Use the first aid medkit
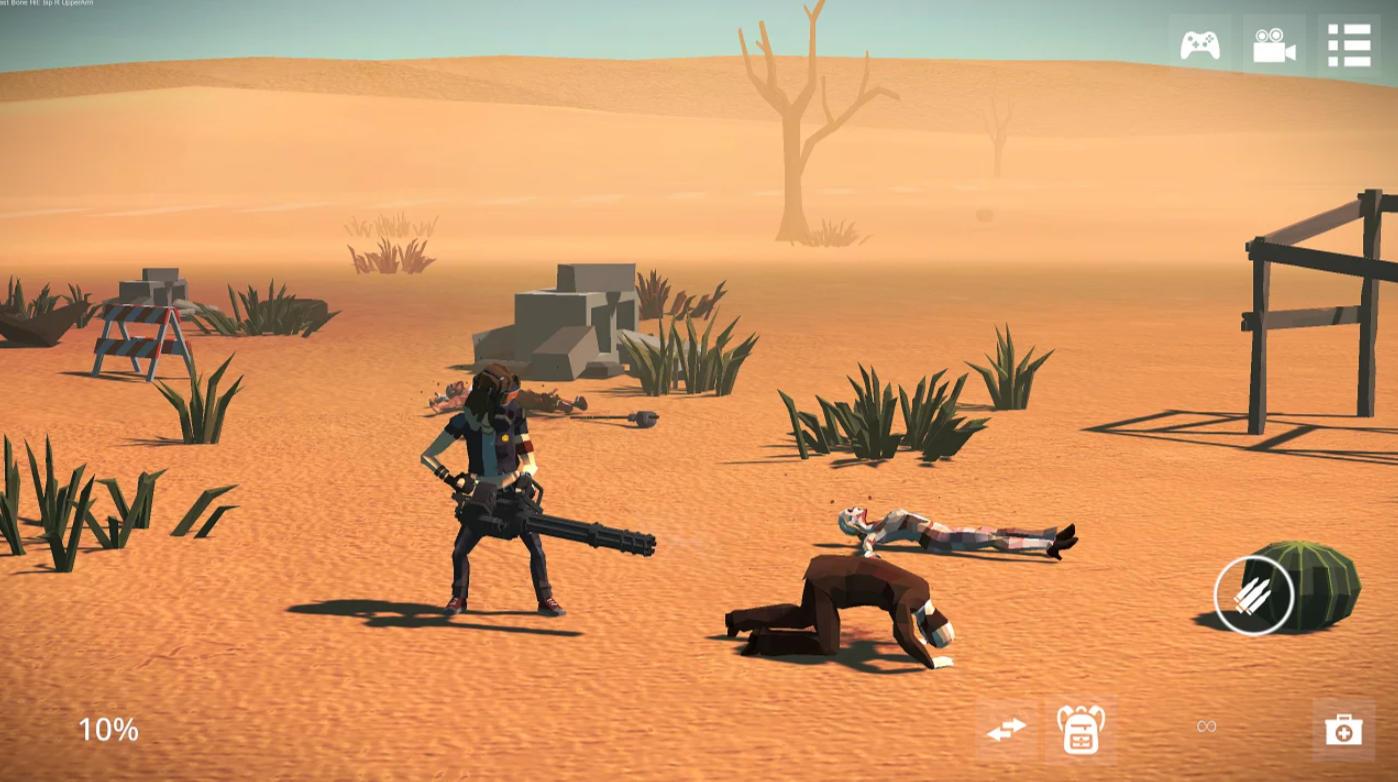This screenshot has height=782, width=1398. (x=1343, y=730)
